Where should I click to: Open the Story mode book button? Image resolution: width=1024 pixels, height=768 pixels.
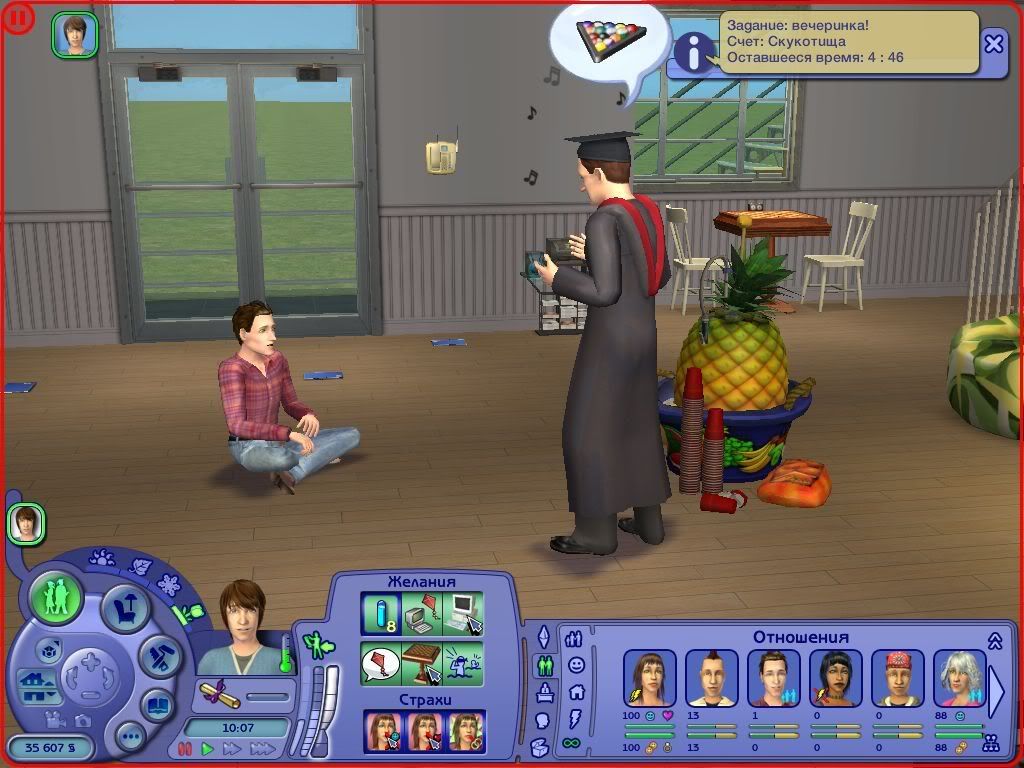coord(158,704)
